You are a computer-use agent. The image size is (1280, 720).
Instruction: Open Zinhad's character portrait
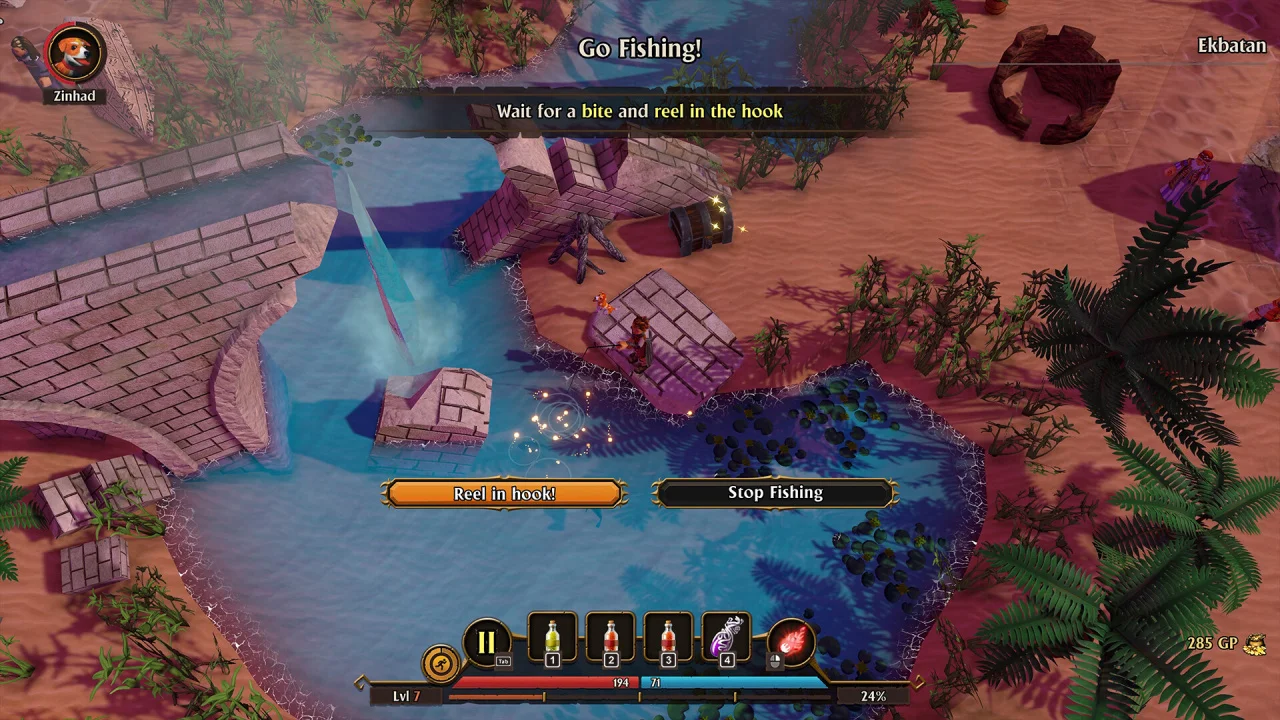(x=75, y=54)
